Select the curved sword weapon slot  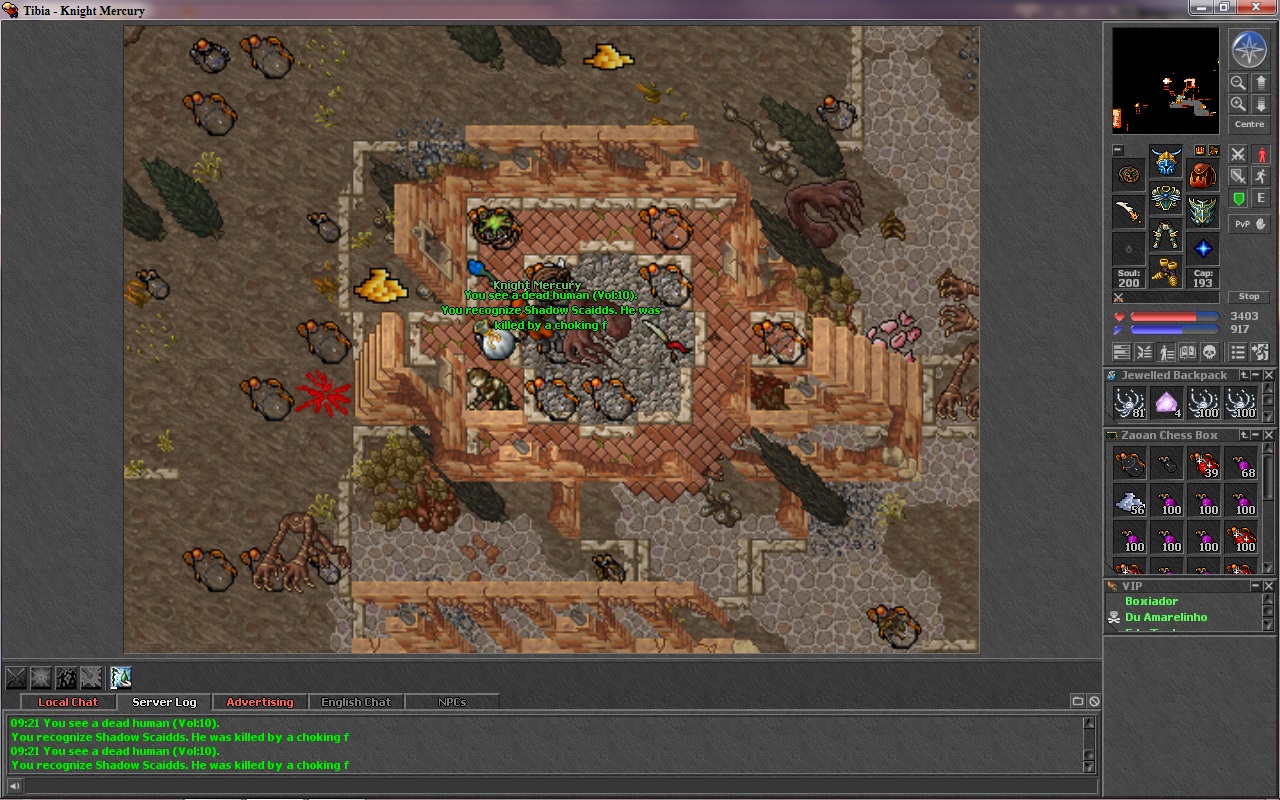pyautogui.click(x=1129, y=212)
